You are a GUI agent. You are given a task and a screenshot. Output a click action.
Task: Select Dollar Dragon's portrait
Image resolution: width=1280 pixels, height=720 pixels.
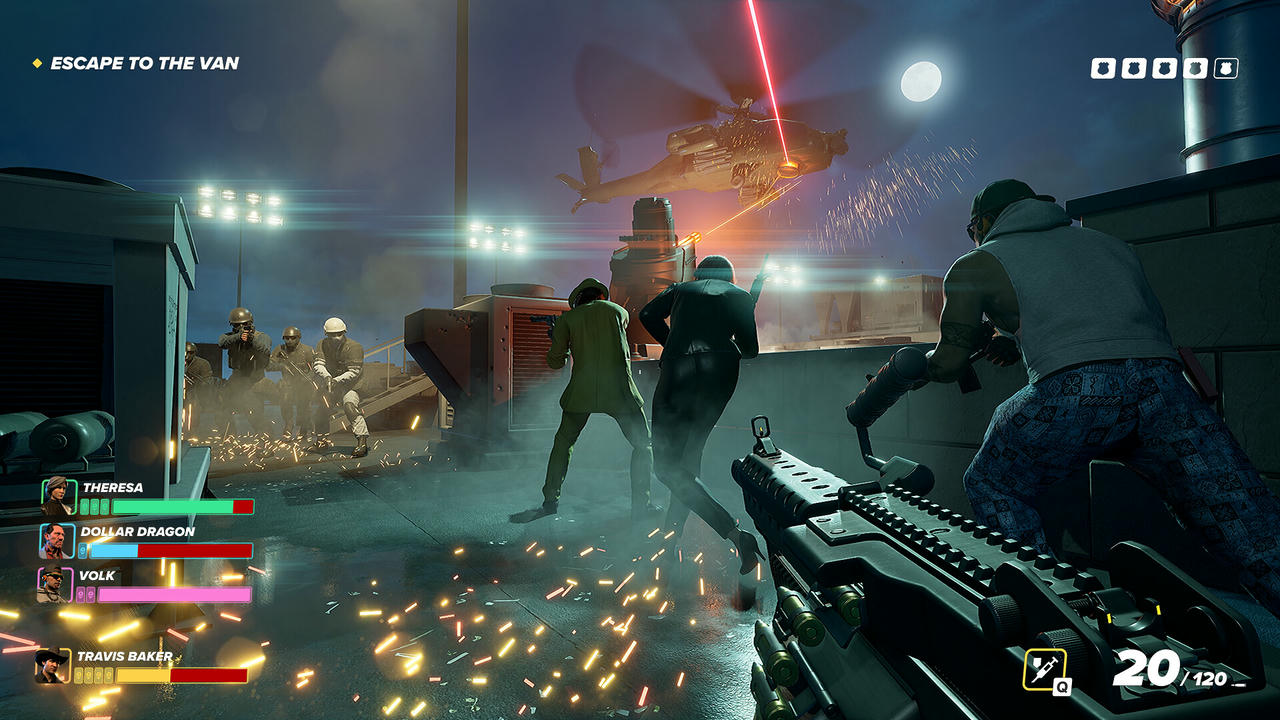tap(57, 541)
